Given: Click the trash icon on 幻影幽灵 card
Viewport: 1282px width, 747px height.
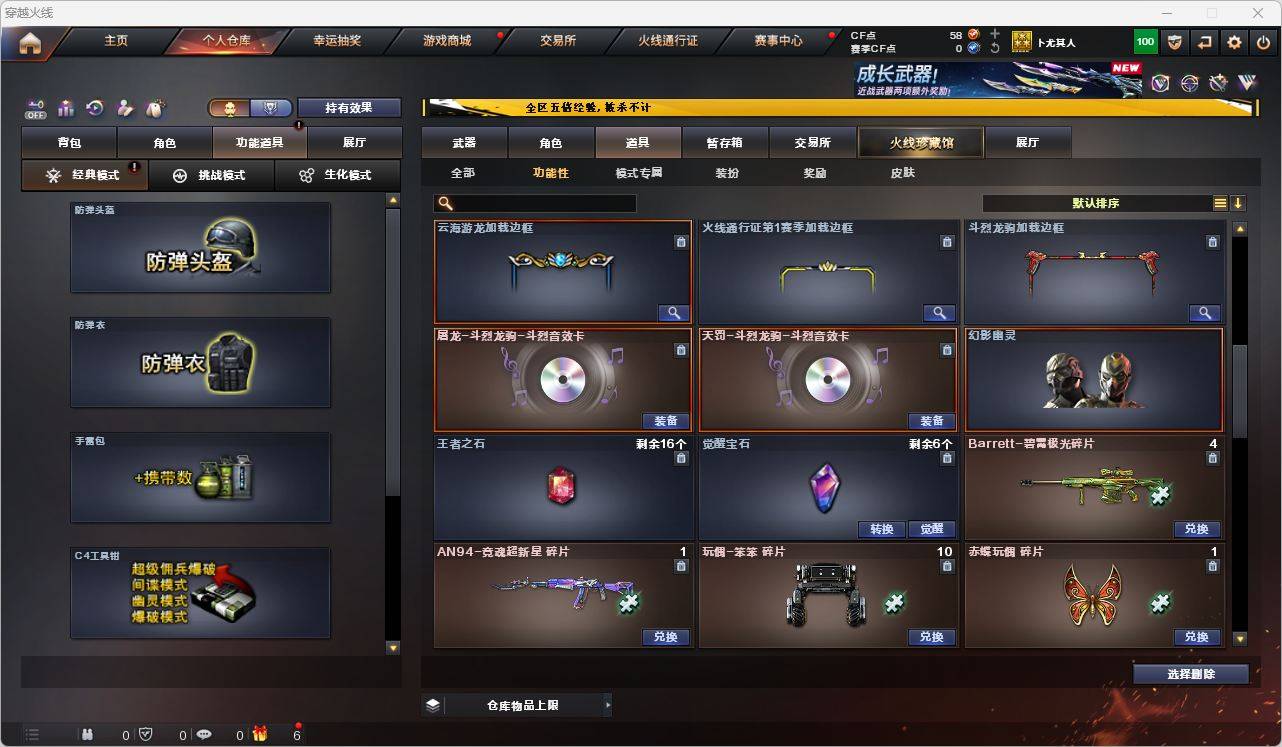Looking at the screenshot, I should (x=1213, y=350).
